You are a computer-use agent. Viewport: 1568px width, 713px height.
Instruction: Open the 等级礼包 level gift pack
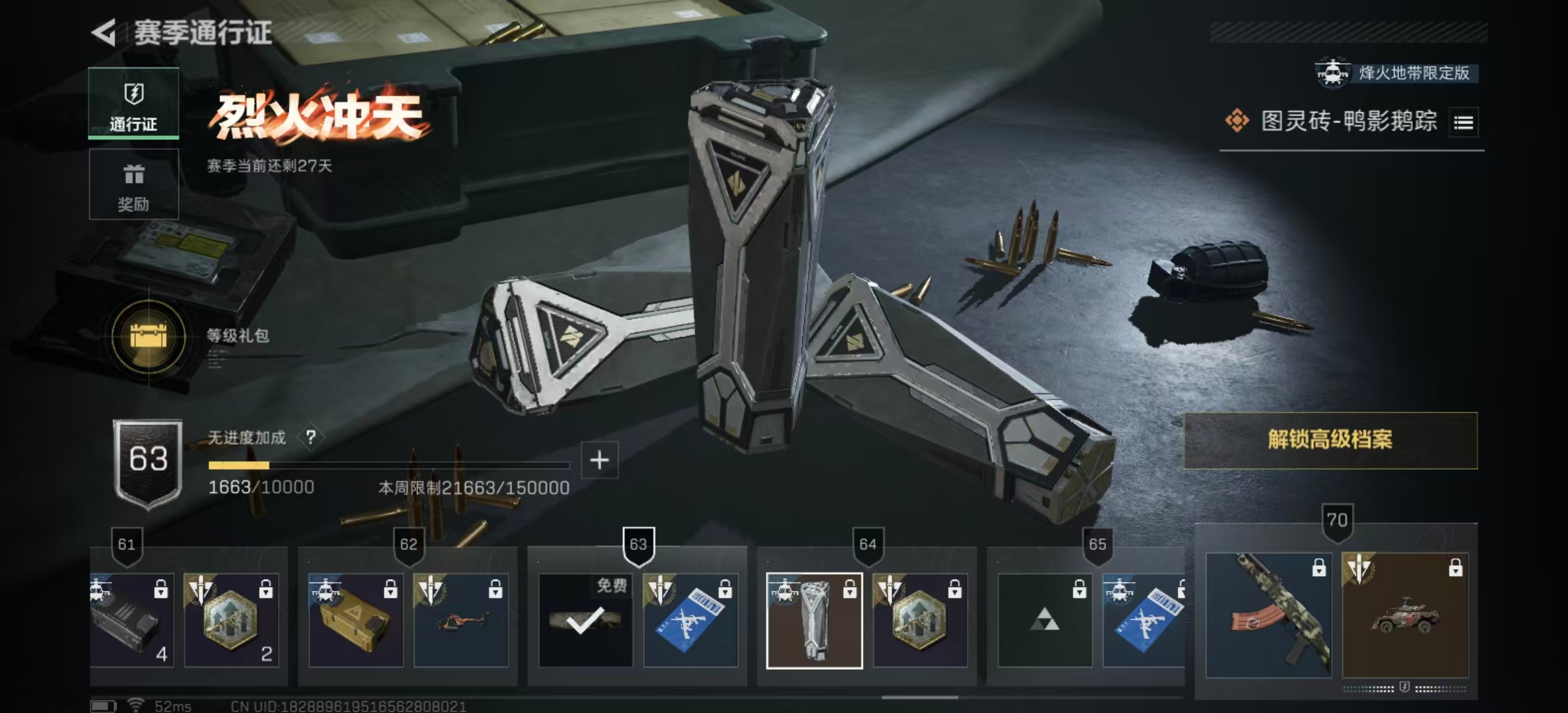pyautogui.click(x=149, y=337)
